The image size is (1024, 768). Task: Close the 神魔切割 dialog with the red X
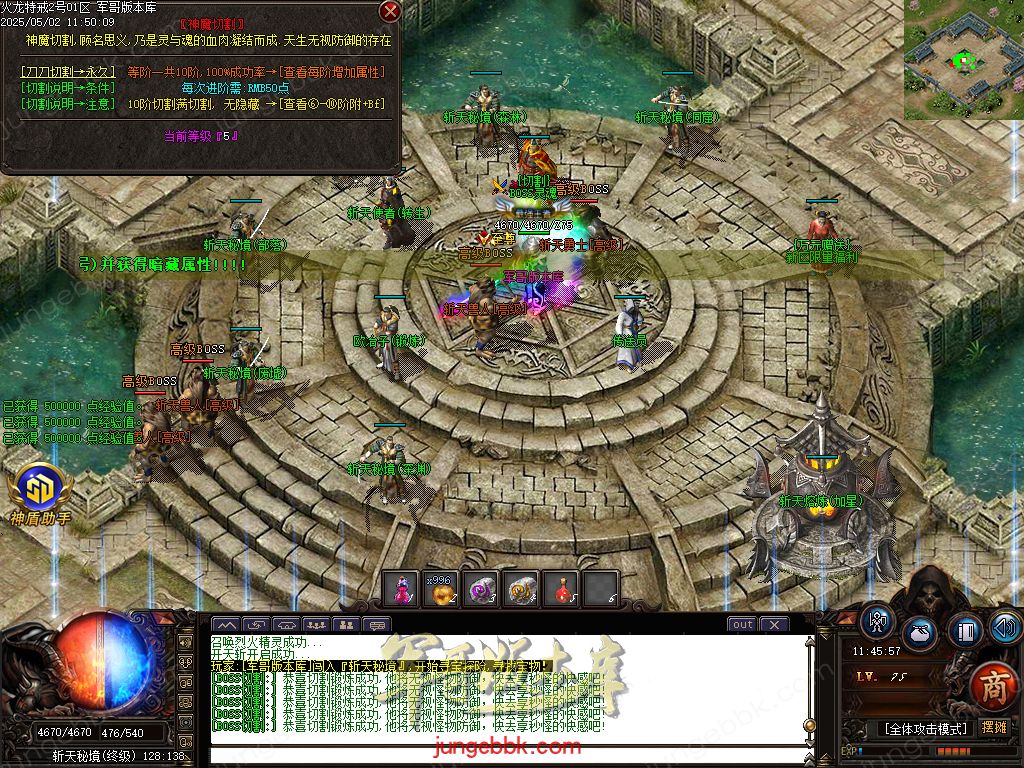tap(390, 12)
